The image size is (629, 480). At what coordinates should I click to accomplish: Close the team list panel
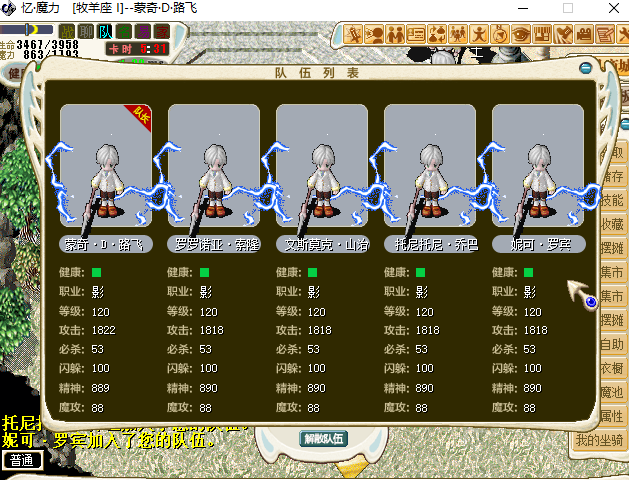(x=585, y=68)
